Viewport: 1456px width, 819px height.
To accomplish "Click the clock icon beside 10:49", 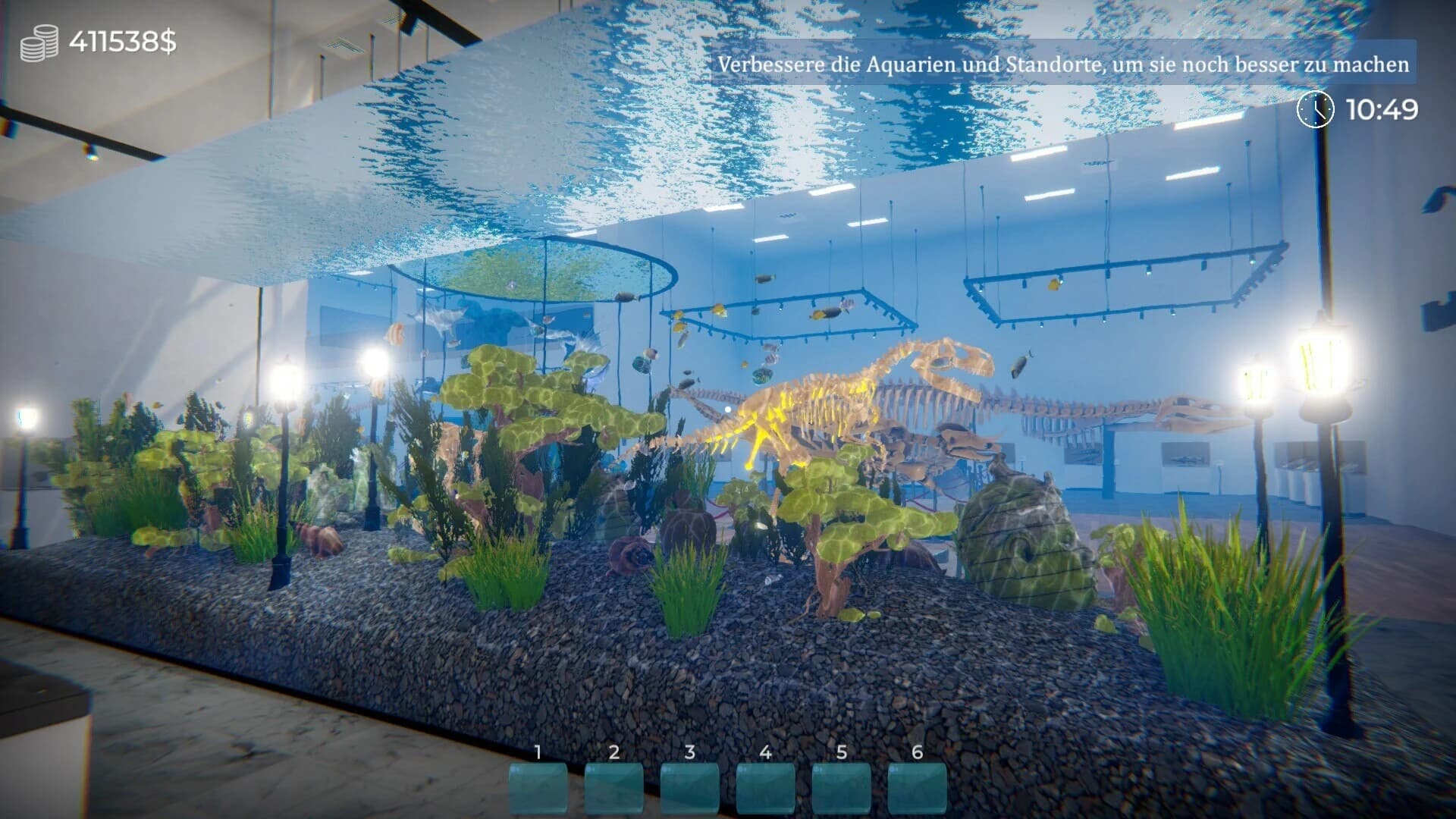I will point(1314,111).
